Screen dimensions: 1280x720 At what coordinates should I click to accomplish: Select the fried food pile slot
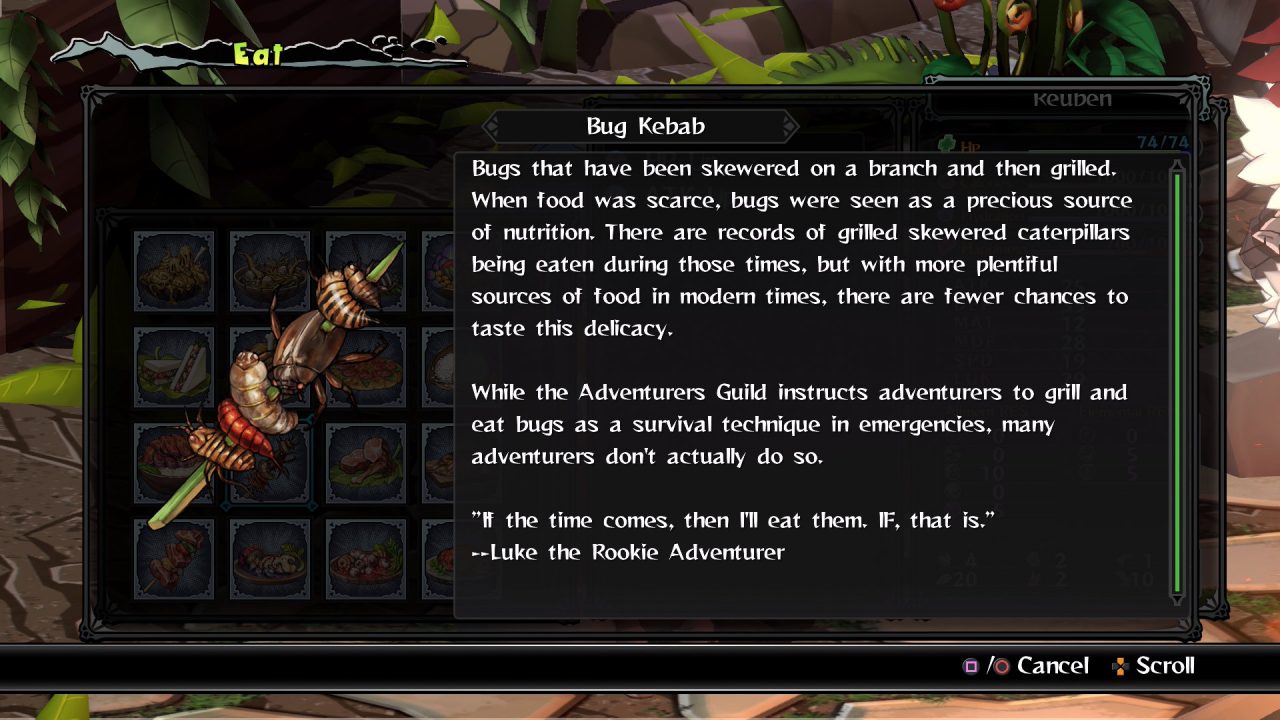point(174,271)
